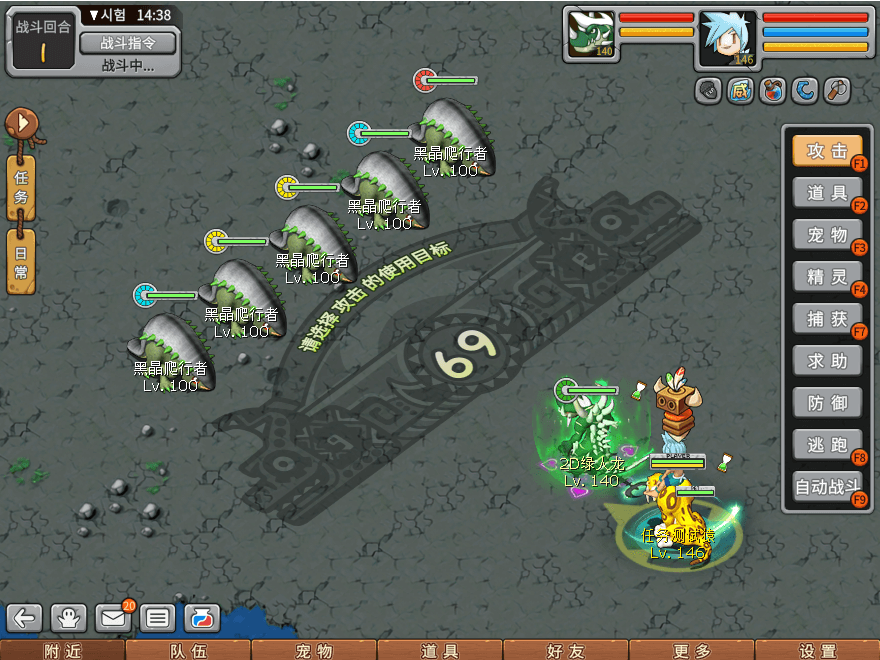Open the 设置 (Settings) tab
The image size is (880, 660).
818,651
